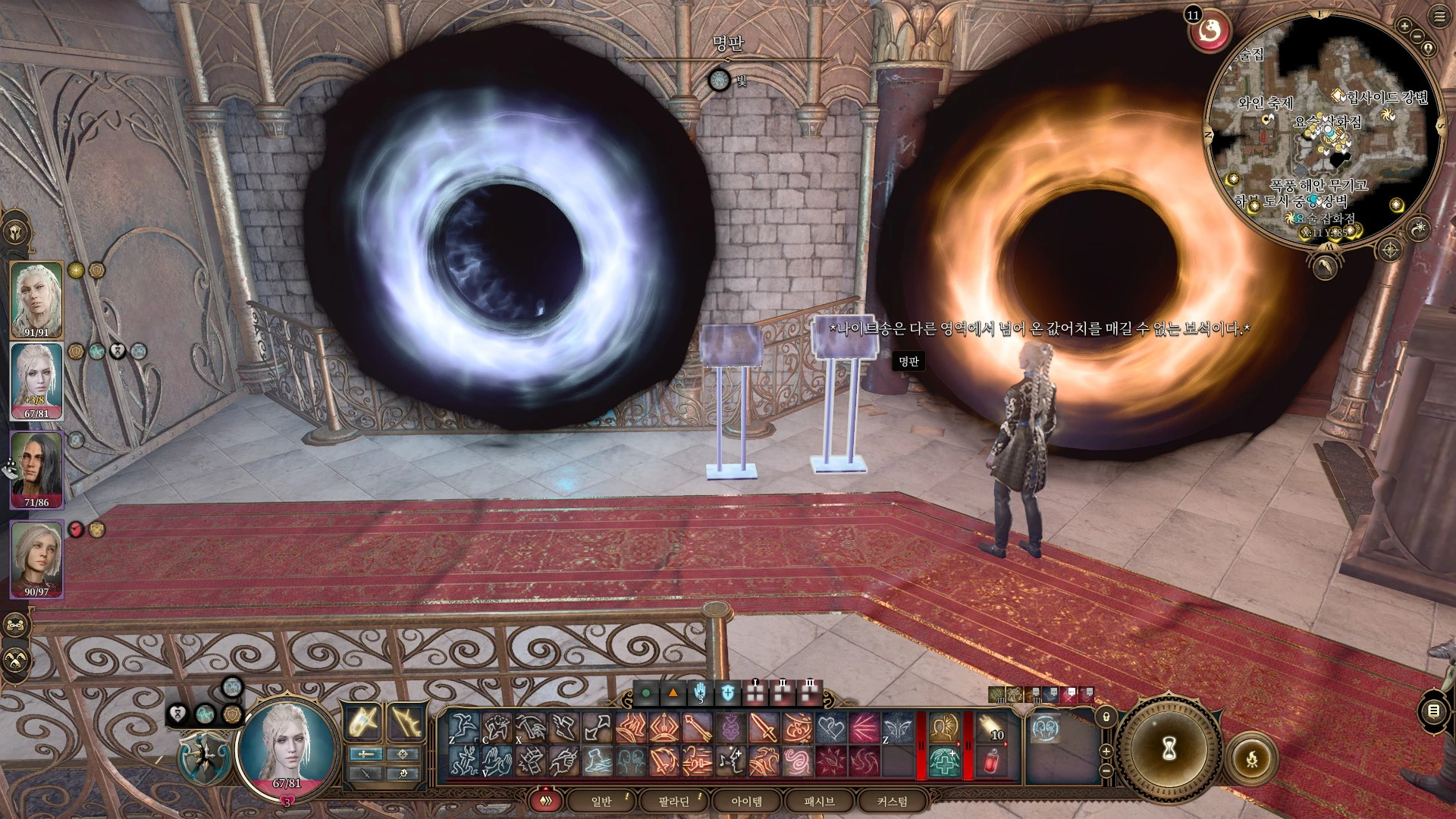Select the 아이템 hotbar tab
This screenshot has height=819, width=1456.
746,802
